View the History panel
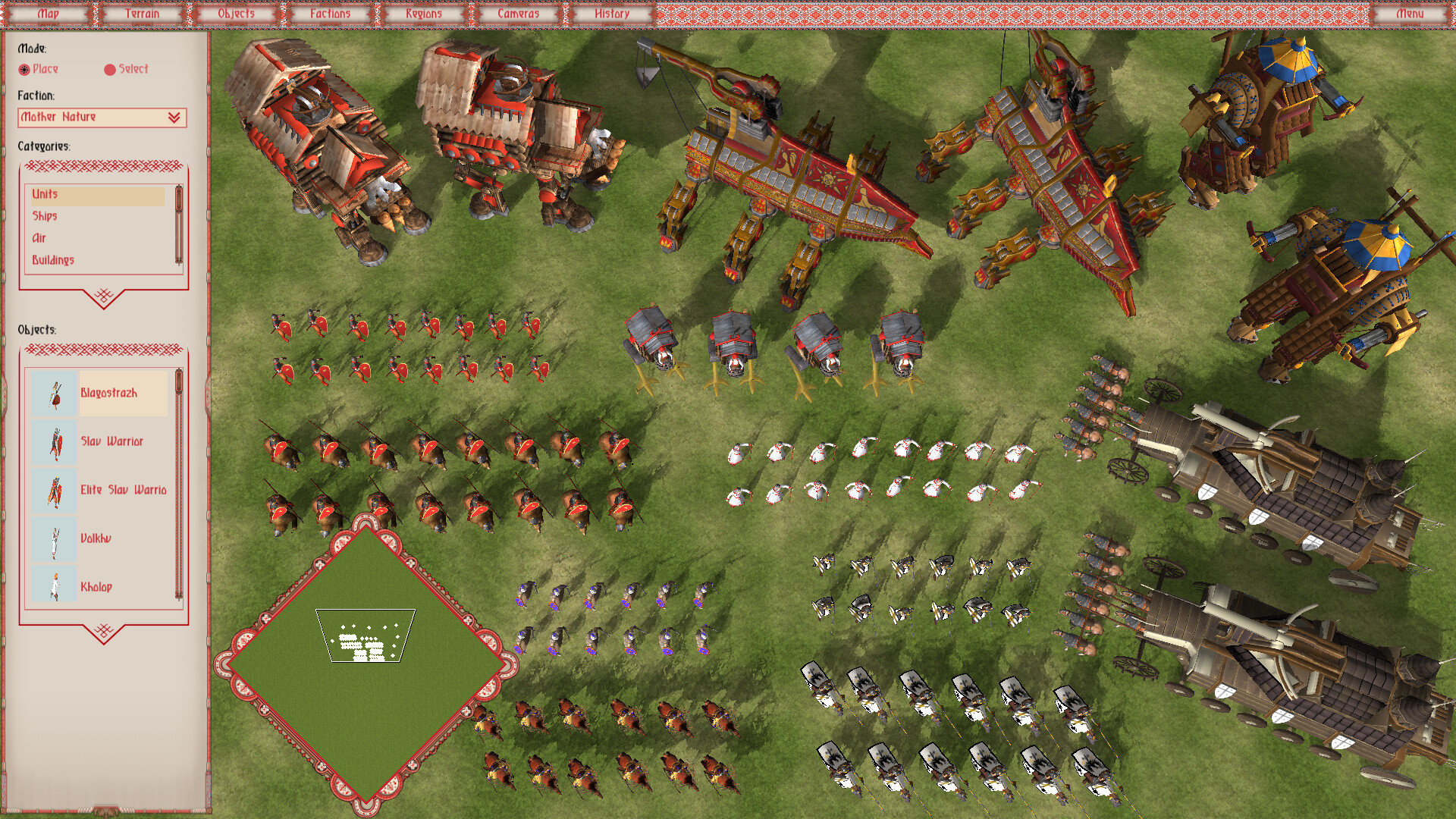Viewport: 1456px width, 819px height. point(611,13)
